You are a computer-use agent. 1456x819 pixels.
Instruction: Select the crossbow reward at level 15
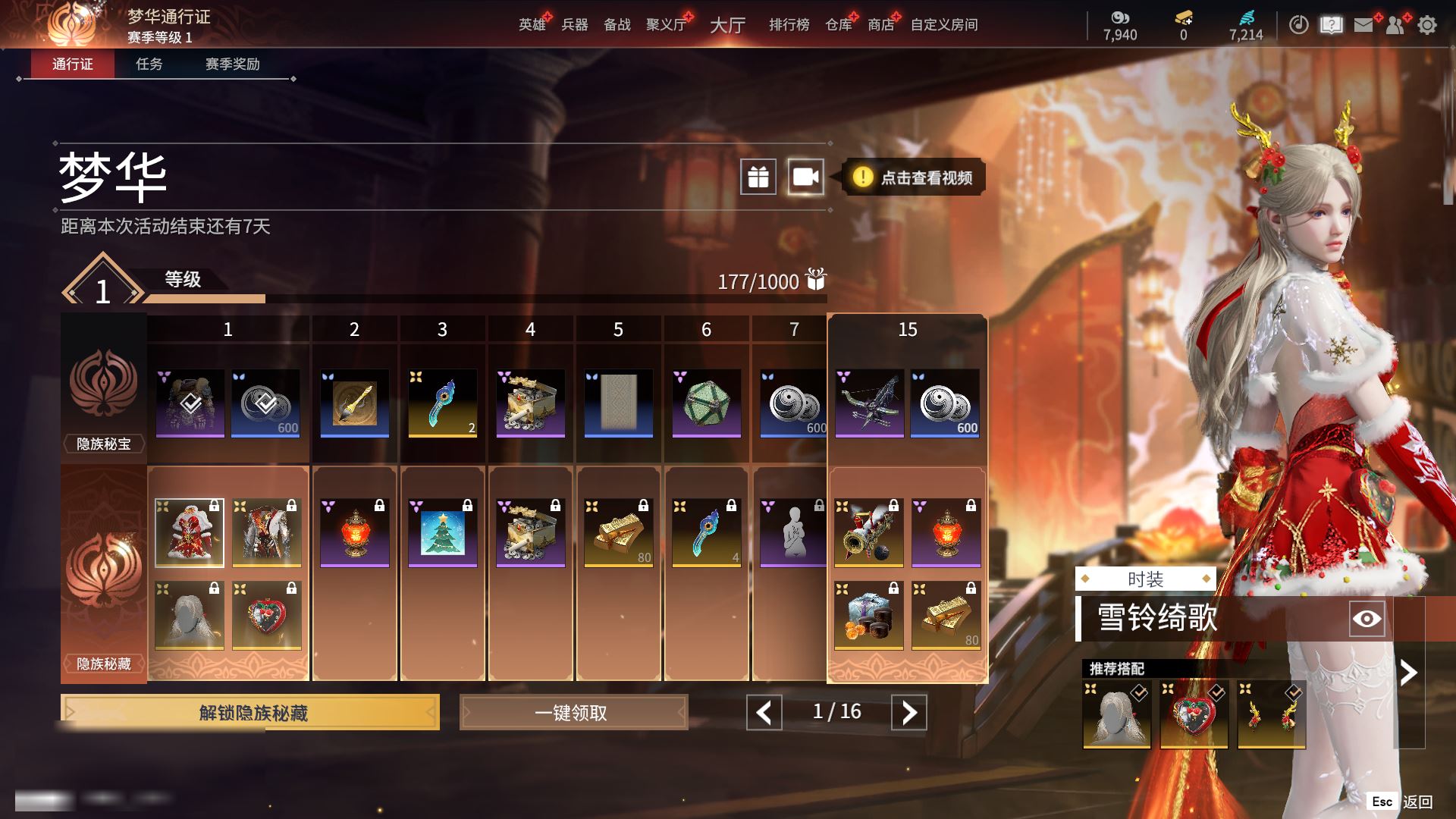coord(869,403)
